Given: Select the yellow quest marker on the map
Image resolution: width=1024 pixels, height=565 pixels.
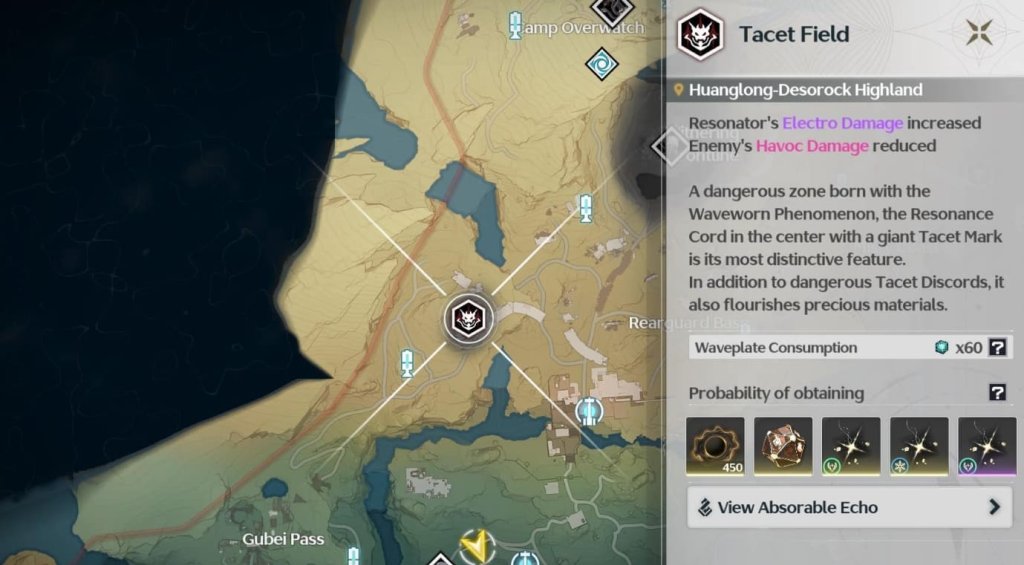Looking at the screenshot, I should (477, 546).
